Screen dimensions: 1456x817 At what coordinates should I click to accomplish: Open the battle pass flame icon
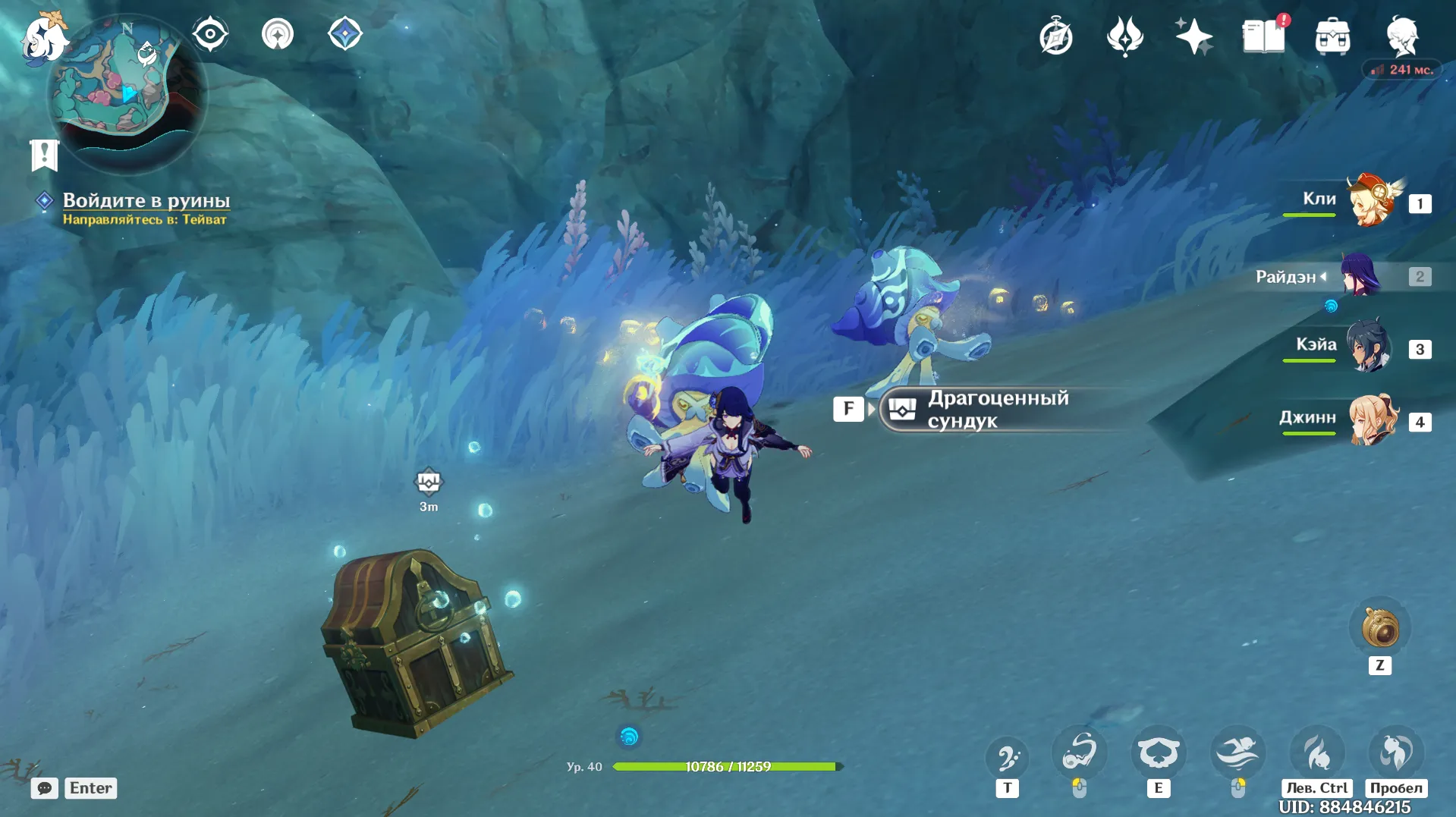click(x=1124, y=36)
